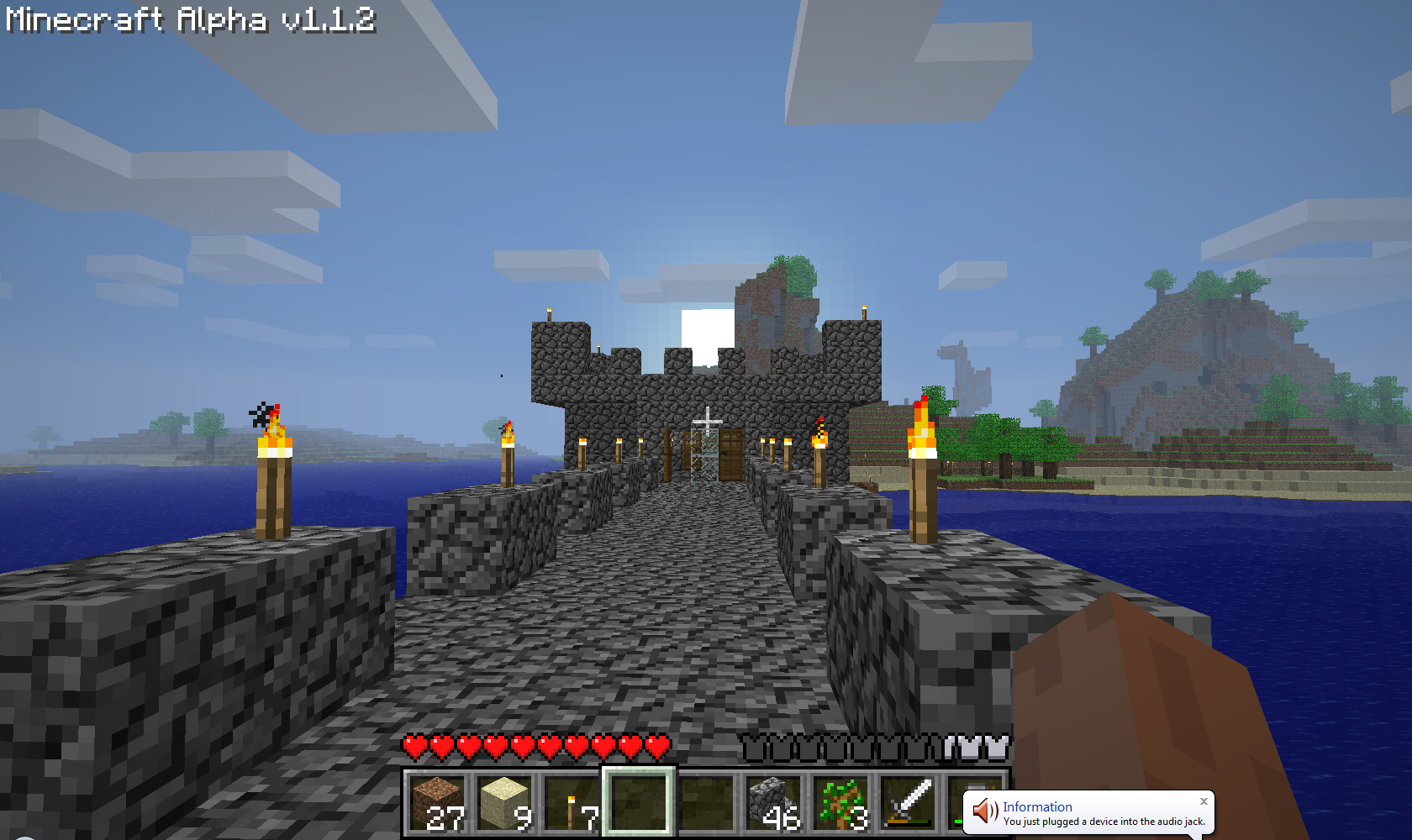Equip the iron sword from the hotbar
1412x840 pixels.
click(909, 802)
